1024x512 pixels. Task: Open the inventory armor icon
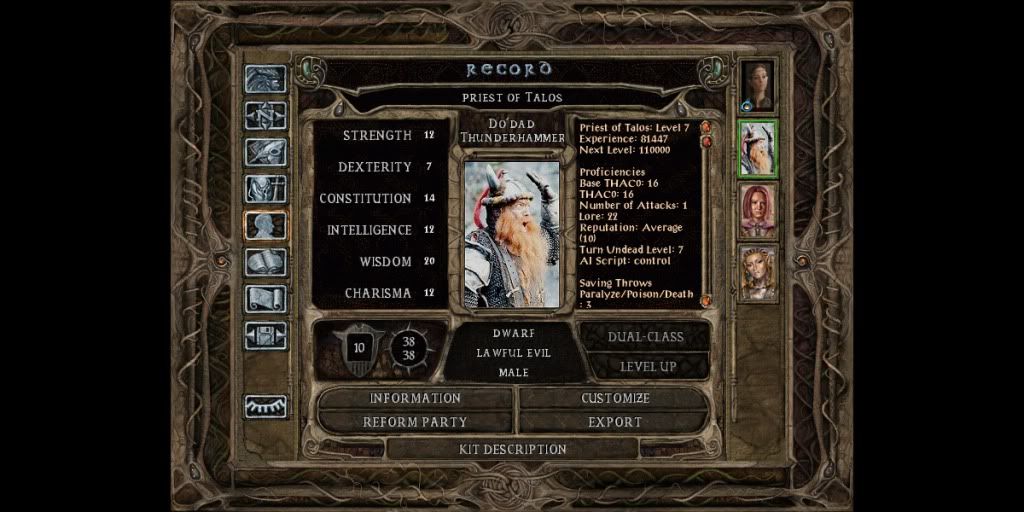coord(266,189)
